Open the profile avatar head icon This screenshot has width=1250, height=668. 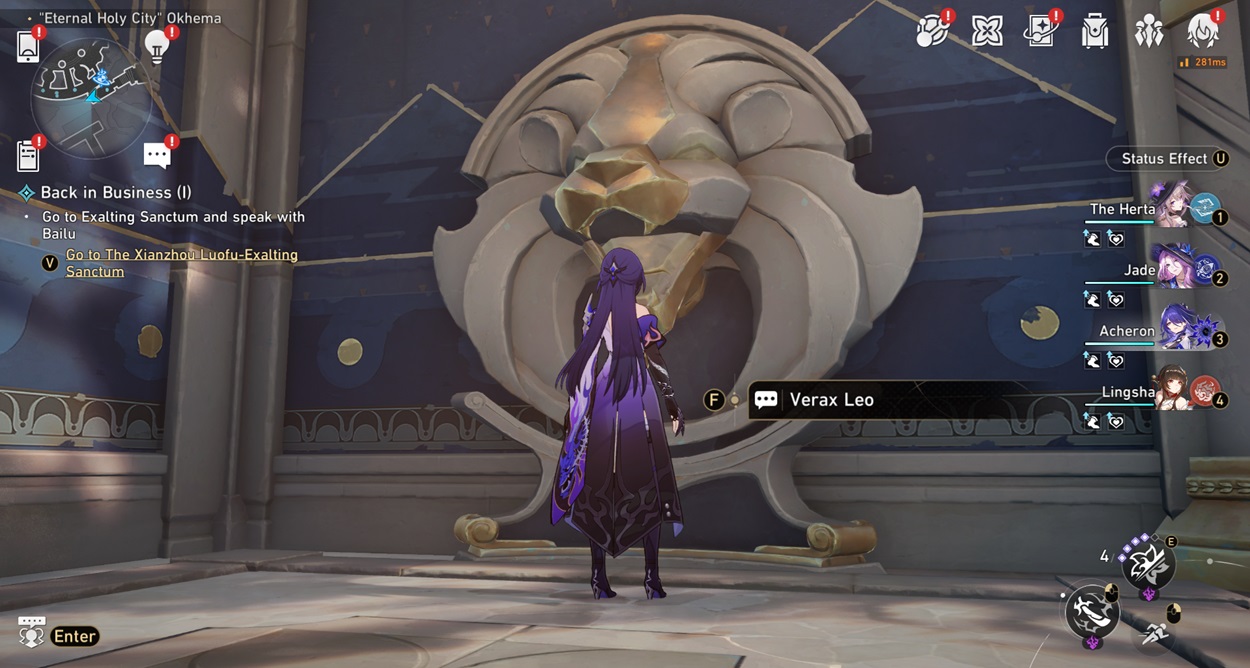[1202, 32]
